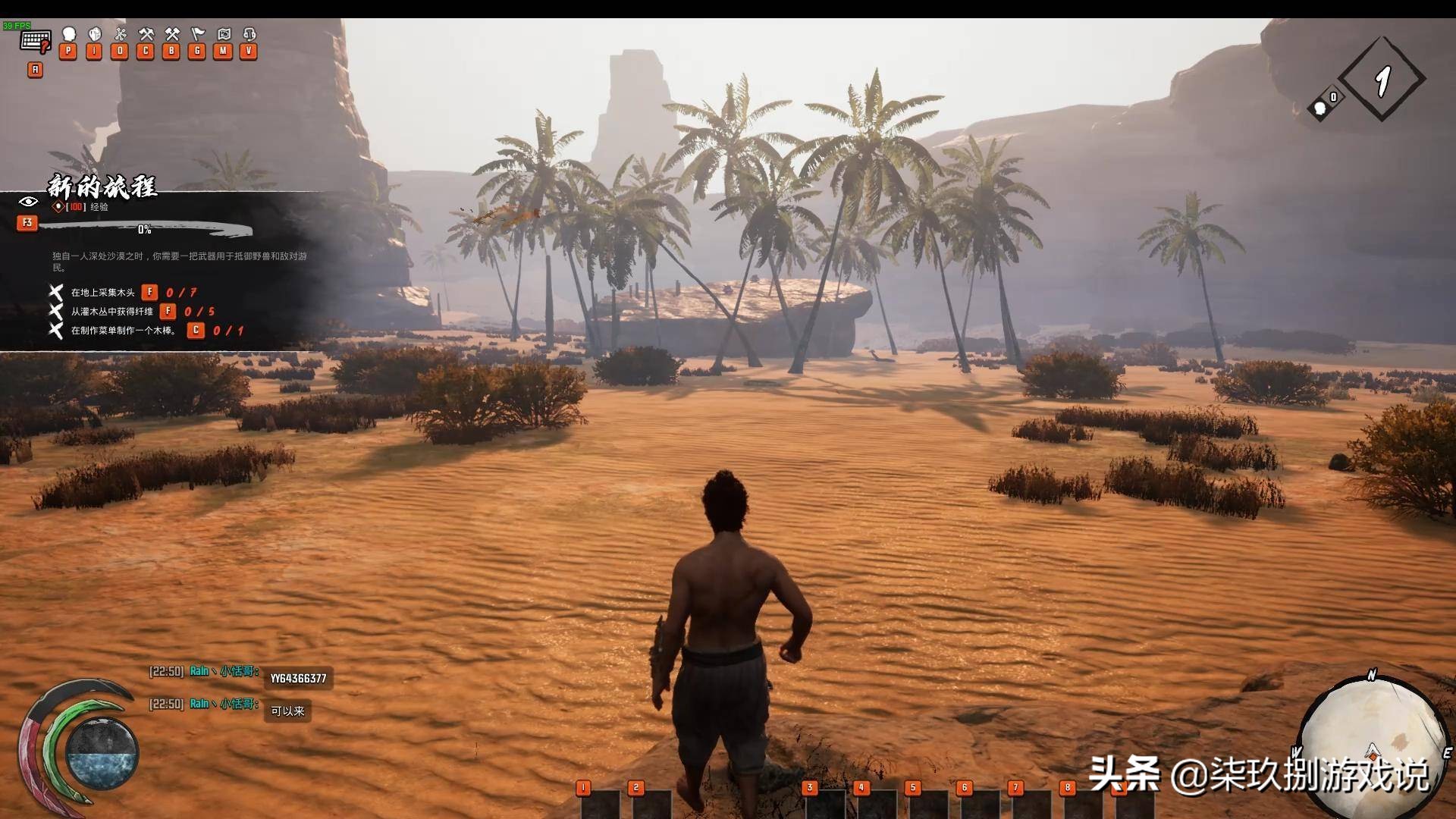Click the 可以来 chat message
The width and height of the screenshot is (1456, 819).
tap(287, 711)
